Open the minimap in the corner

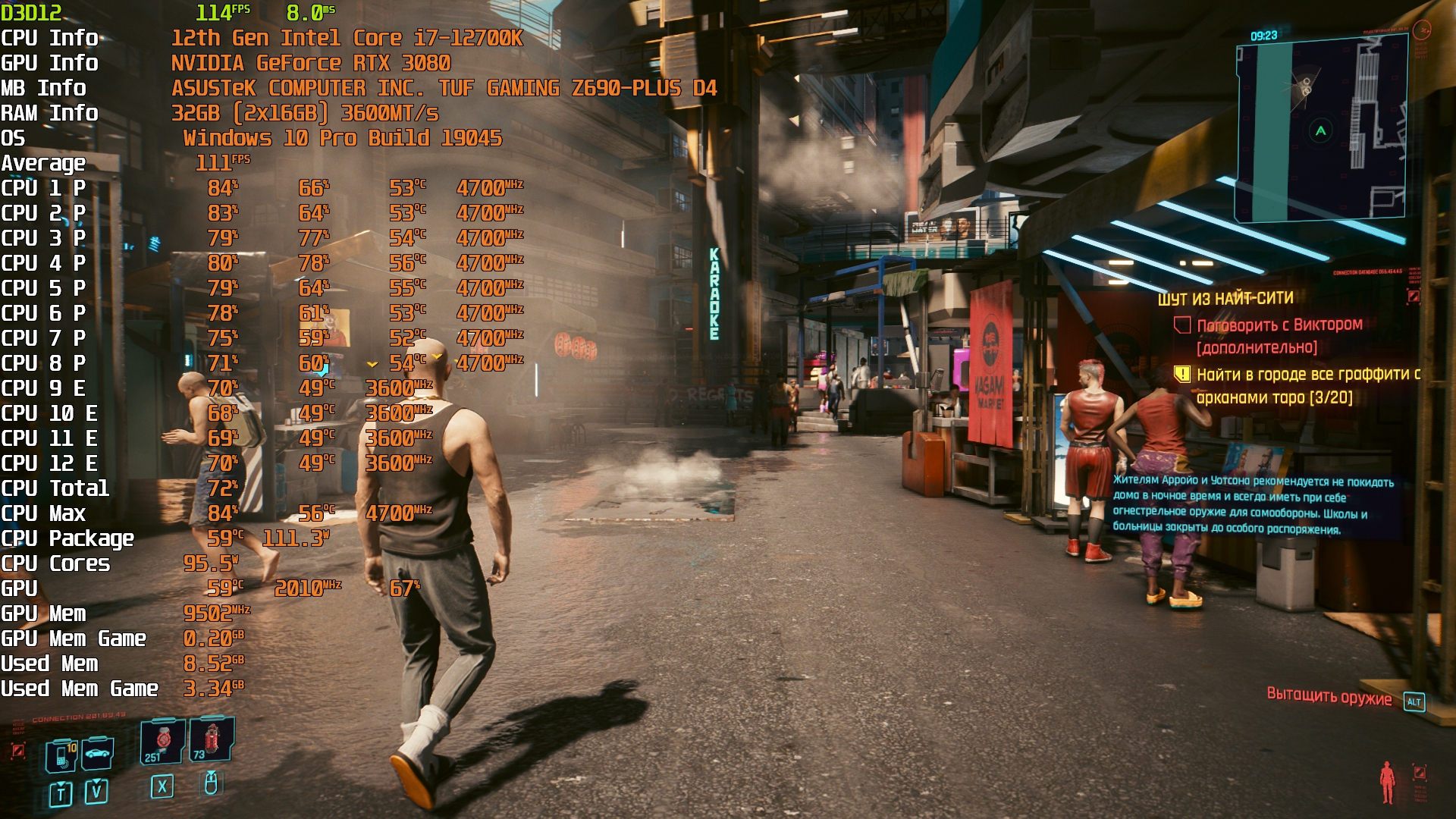point(1321,130)
